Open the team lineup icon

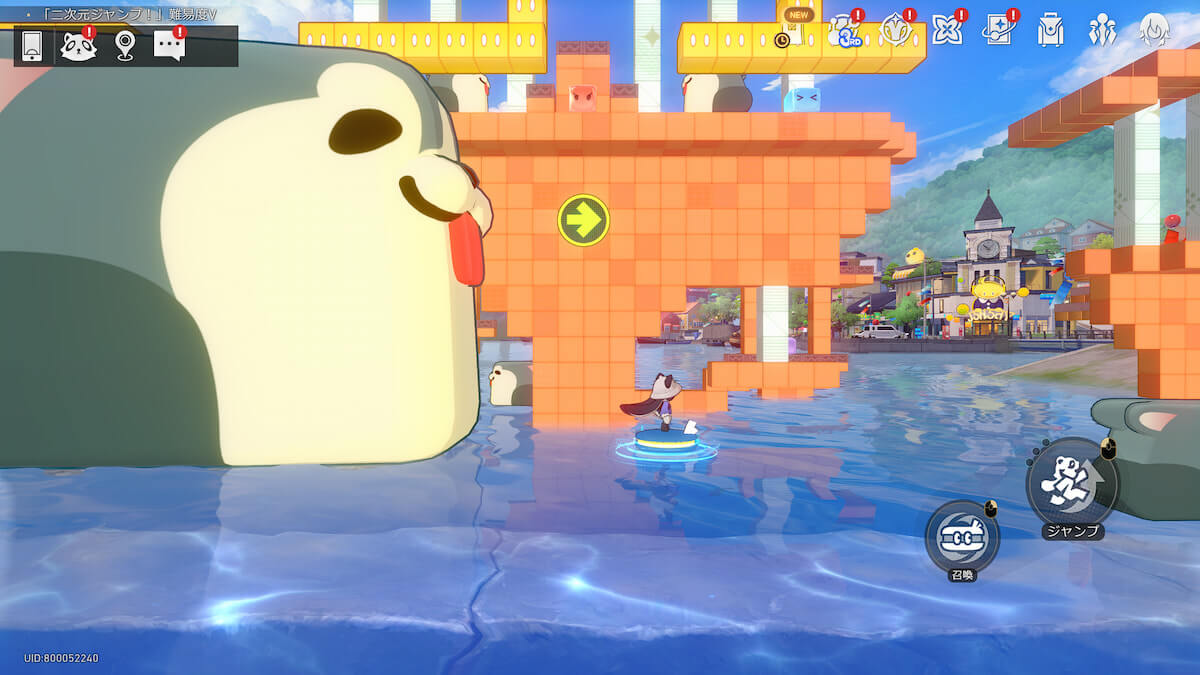click(x=1102, y=31)
